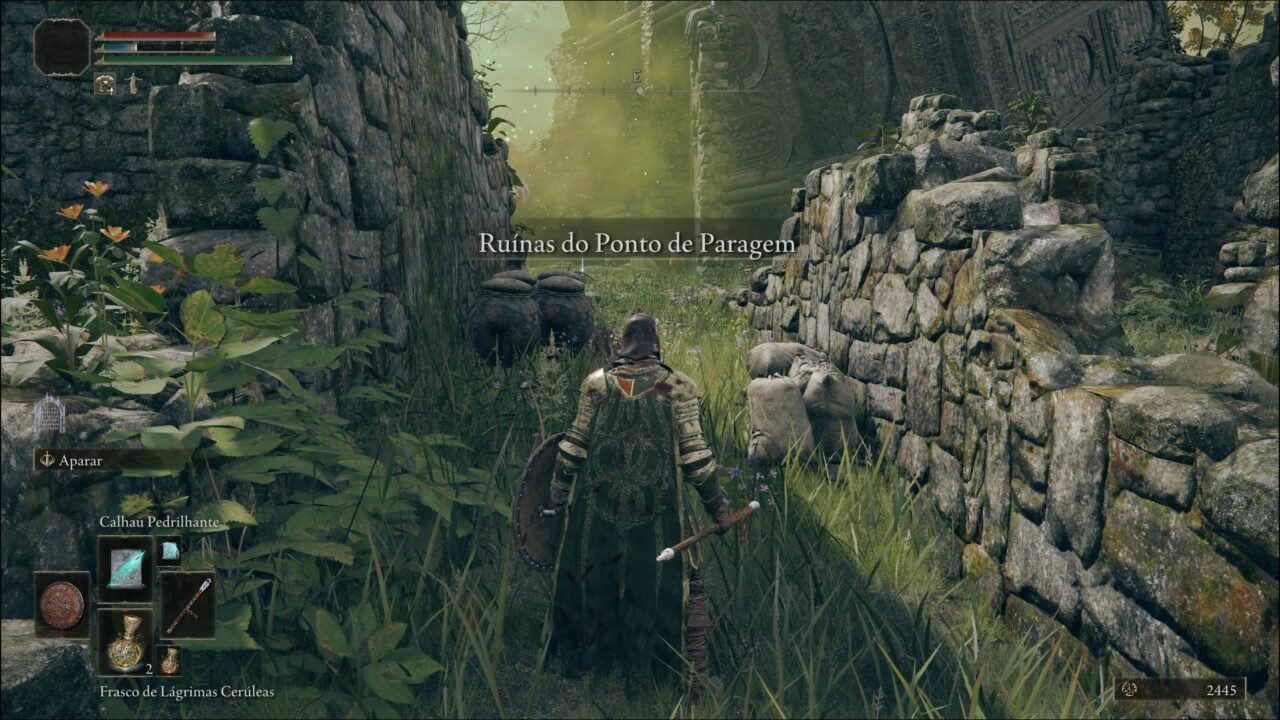Click the parry sword icon beside Aparar

click(x=48, y=459)
